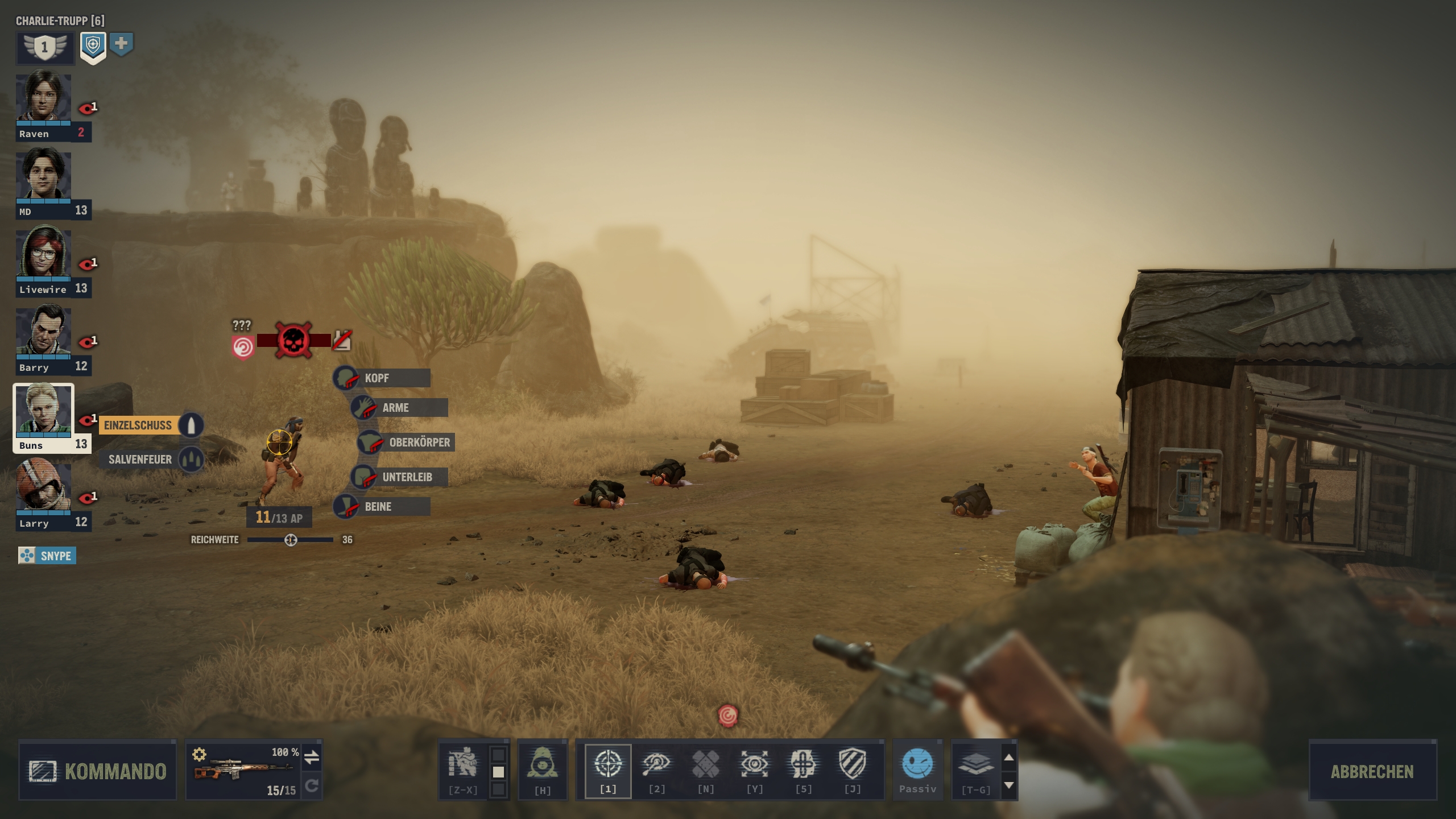The image size is (1456, 819).
Task: Choose Livewire's portrait
Action: [x=44, y=256]
